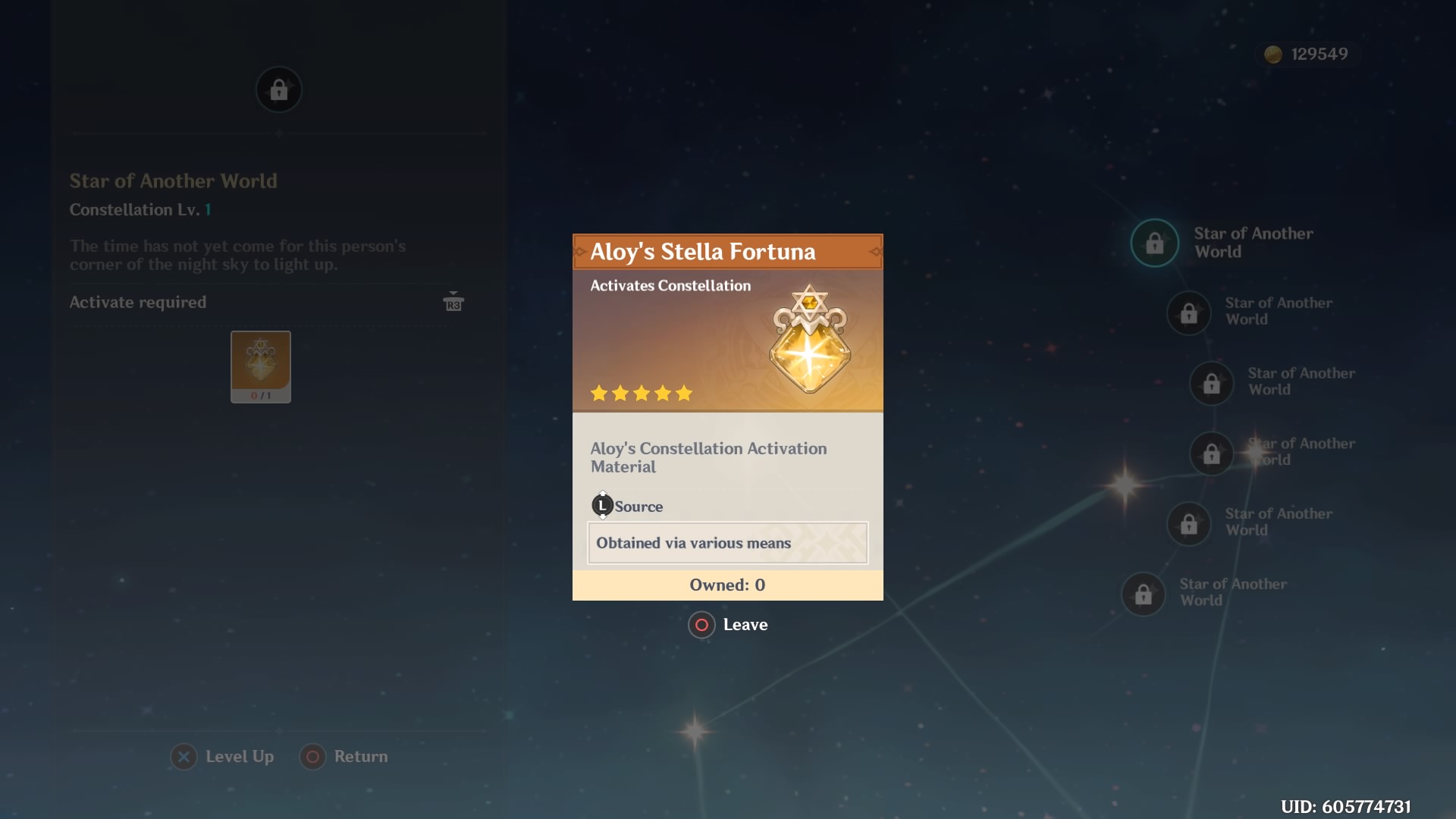1456x819 pixels.
Task: Select the Level Up option at the bottom
Action: click(x=222, y=756)
